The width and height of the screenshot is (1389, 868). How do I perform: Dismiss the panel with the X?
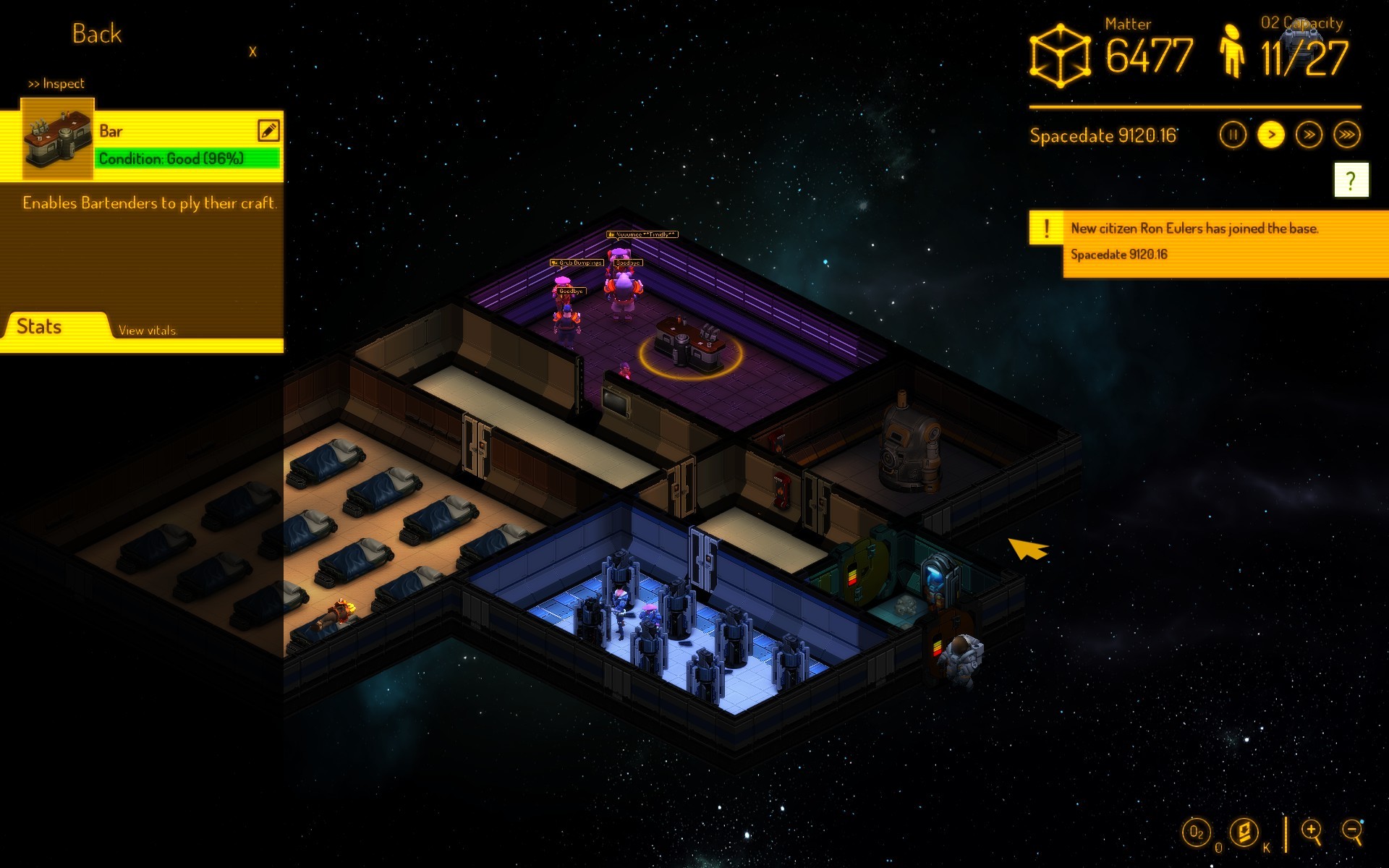tap(252, 52)
